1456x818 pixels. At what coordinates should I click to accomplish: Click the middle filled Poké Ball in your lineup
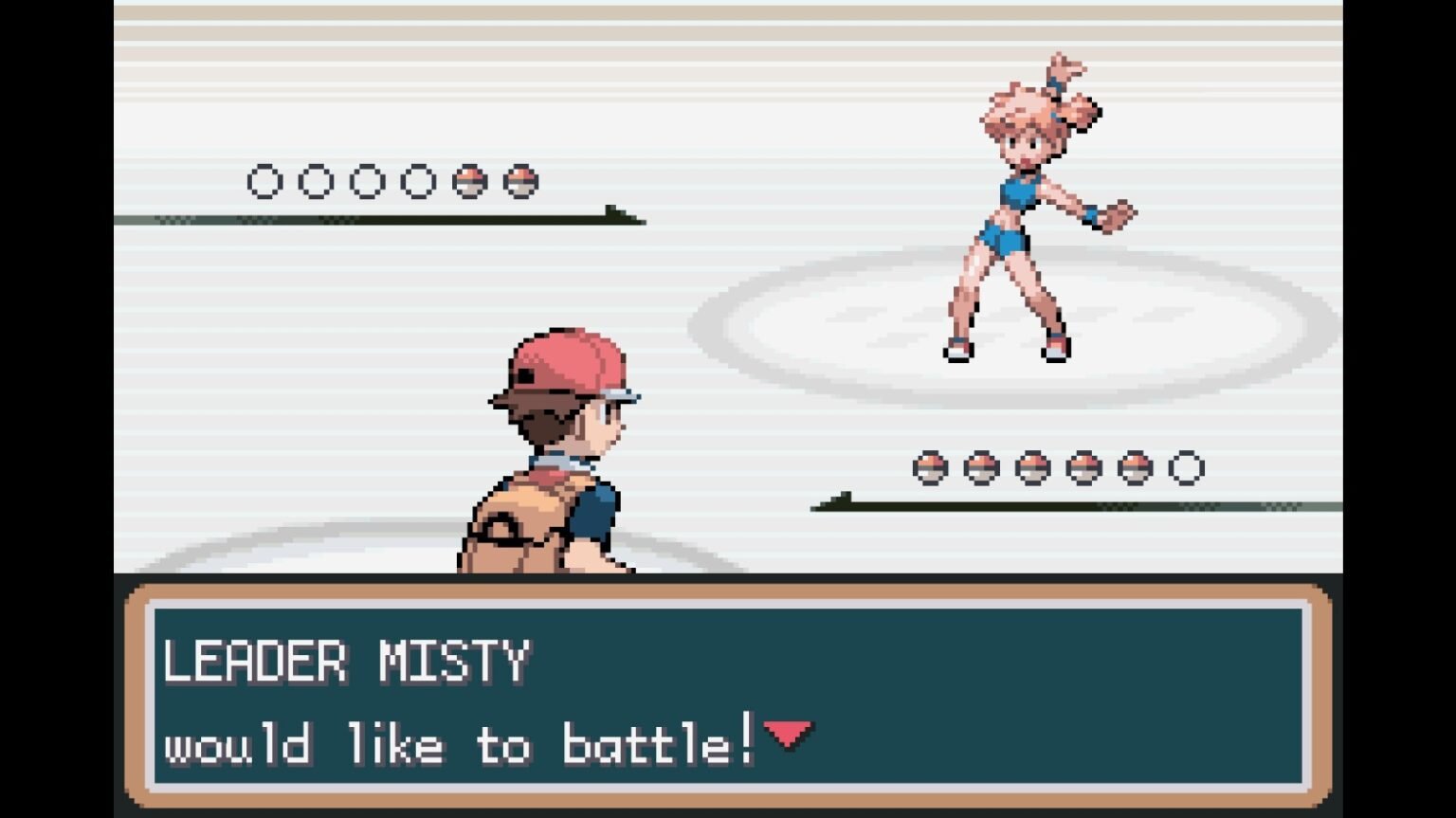click(1033, 466)
